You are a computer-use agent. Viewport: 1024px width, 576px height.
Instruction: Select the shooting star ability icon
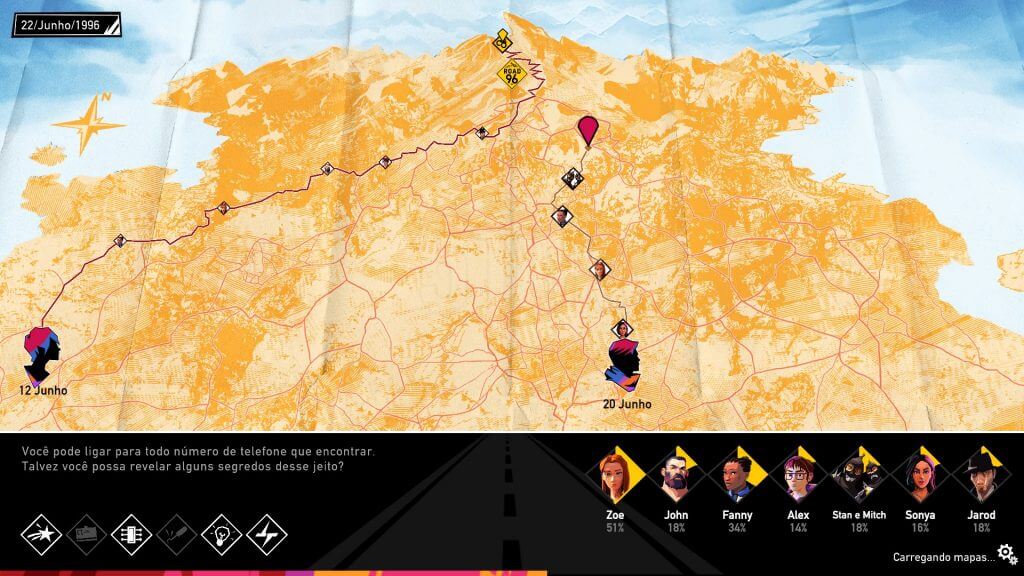pyautogui.click(x=41, y=534)
